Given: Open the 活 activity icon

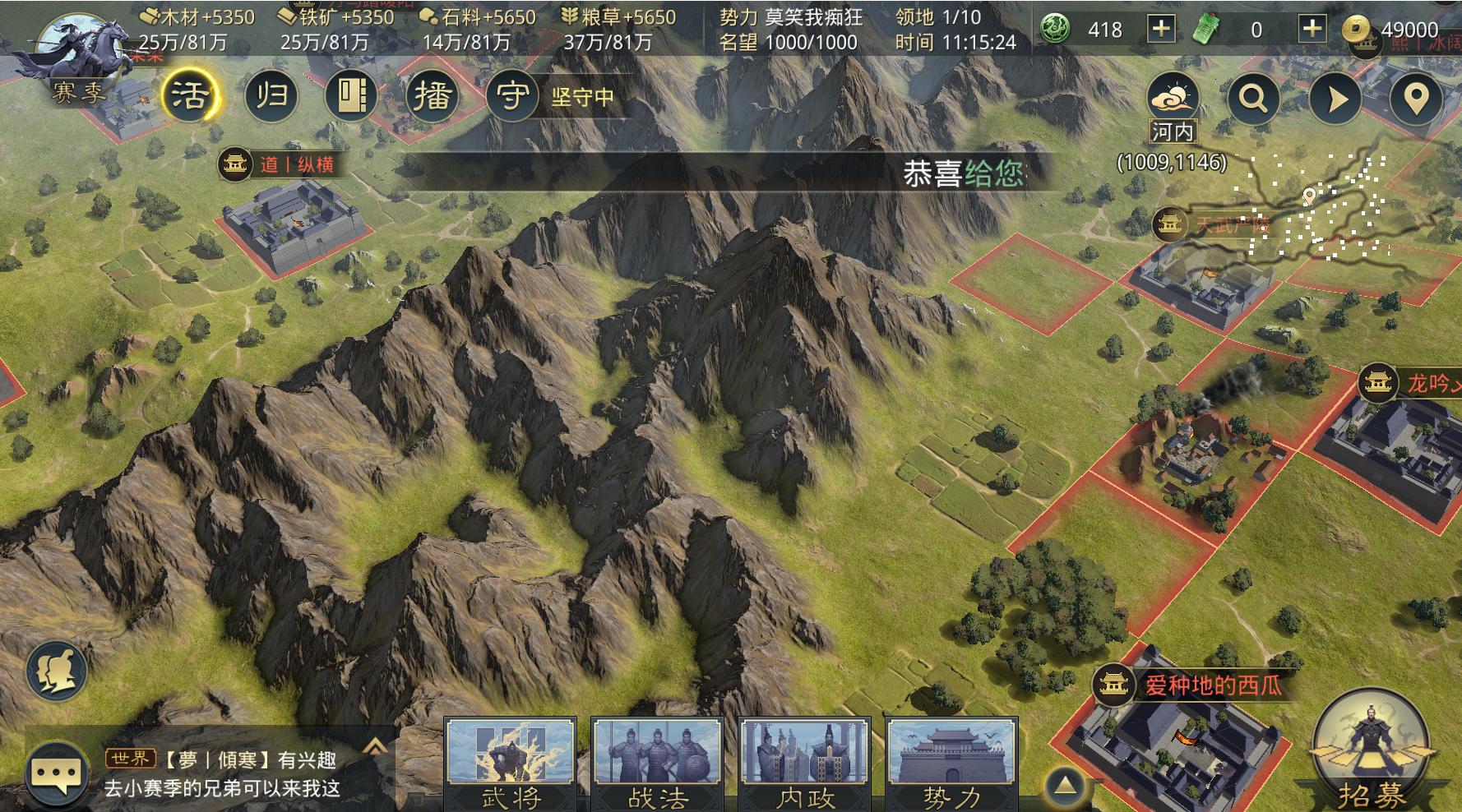Looking at the screenshot, I should pyautogui.click(x=189, y=96).
